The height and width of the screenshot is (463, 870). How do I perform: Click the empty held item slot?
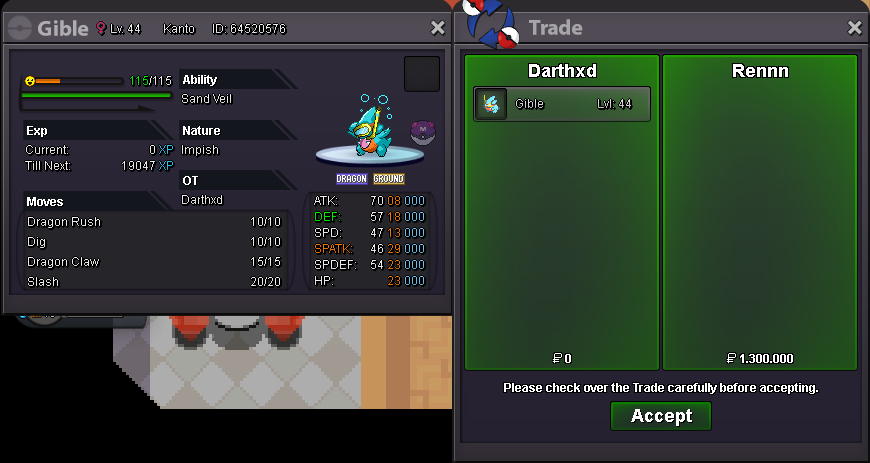click(421, 74)
